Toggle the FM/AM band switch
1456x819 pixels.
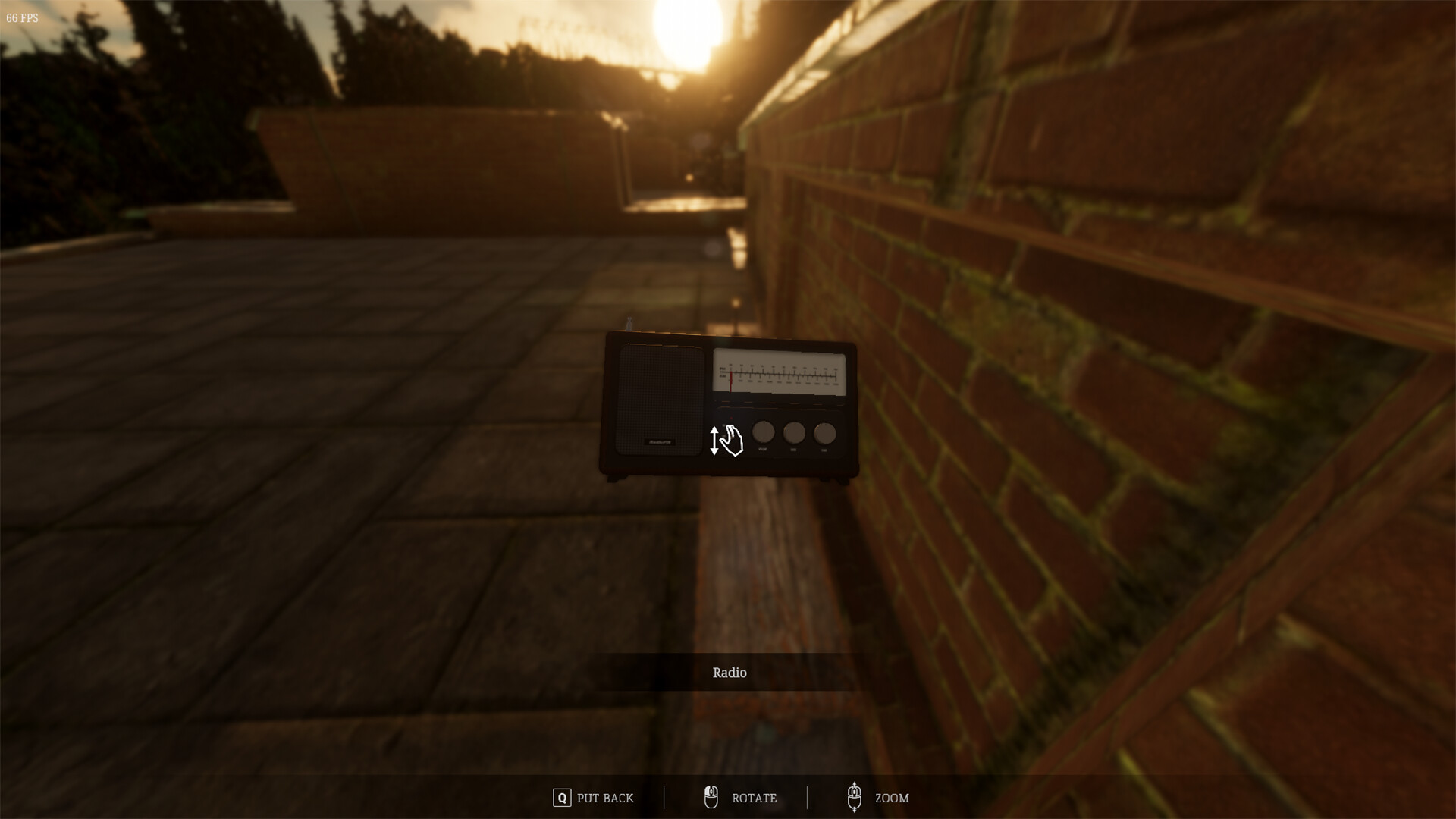pyautogui.click(x=723, y=430)
